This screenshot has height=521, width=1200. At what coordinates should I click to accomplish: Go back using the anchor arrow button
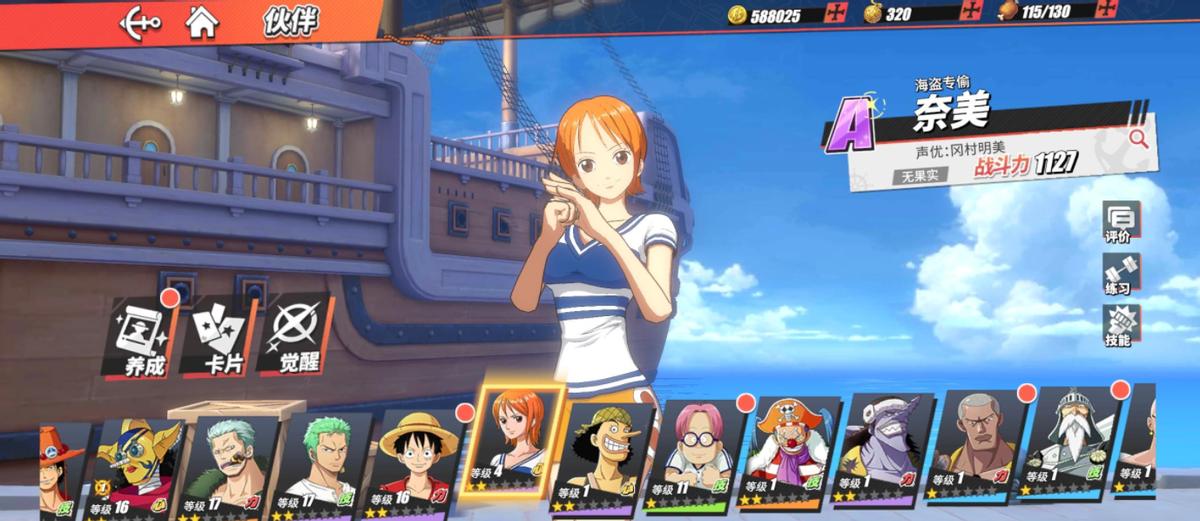click(139, 22)
